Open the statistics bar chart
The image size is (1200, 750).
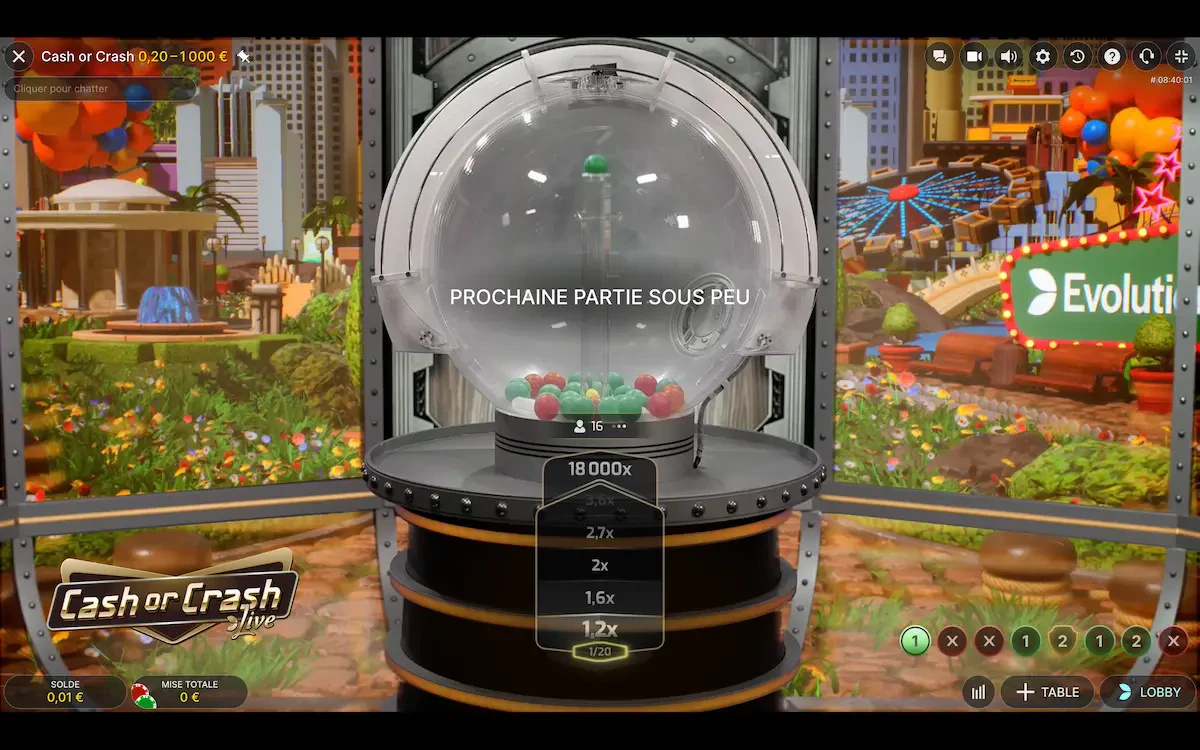click(979, 692)
